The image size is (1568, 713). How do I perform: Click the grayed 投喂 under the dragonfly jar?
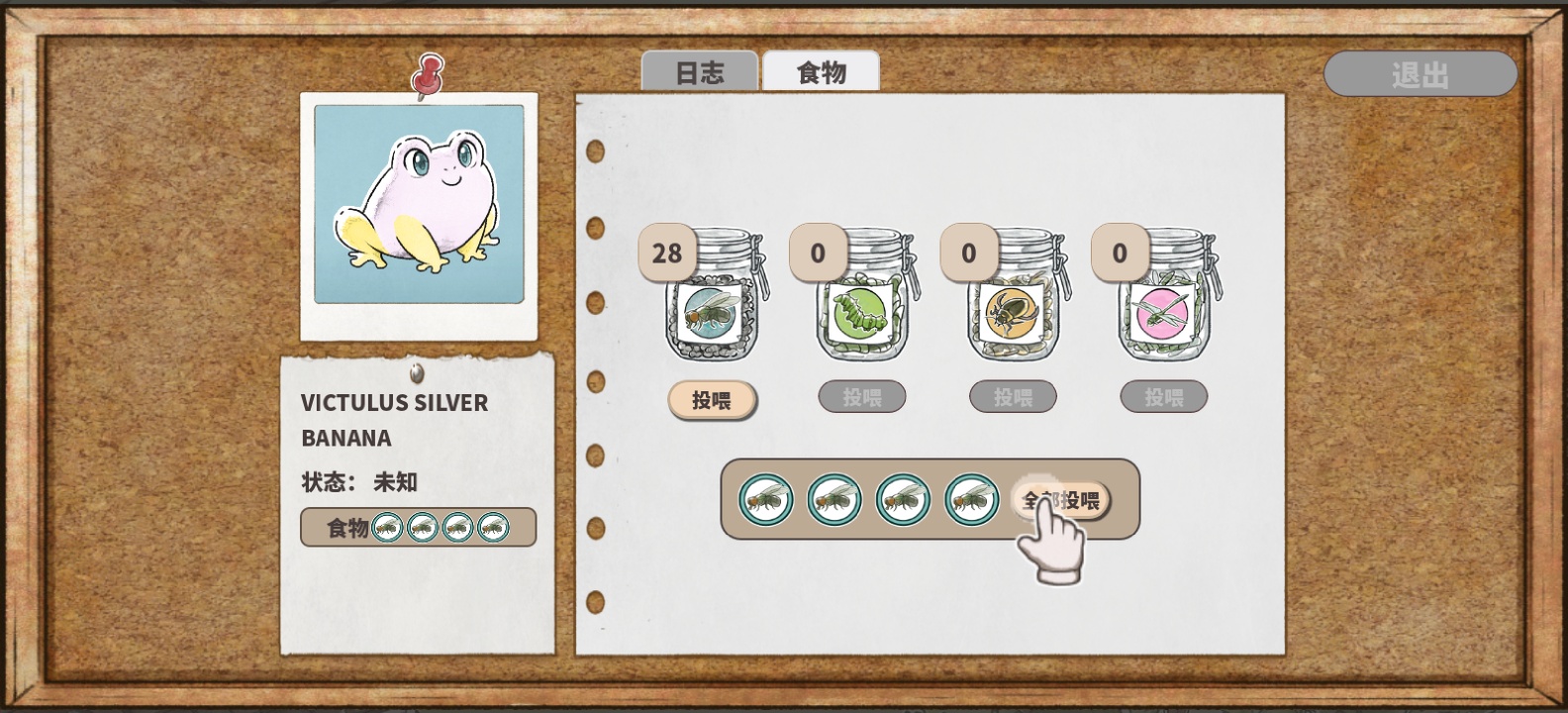tap(1163, 396)
